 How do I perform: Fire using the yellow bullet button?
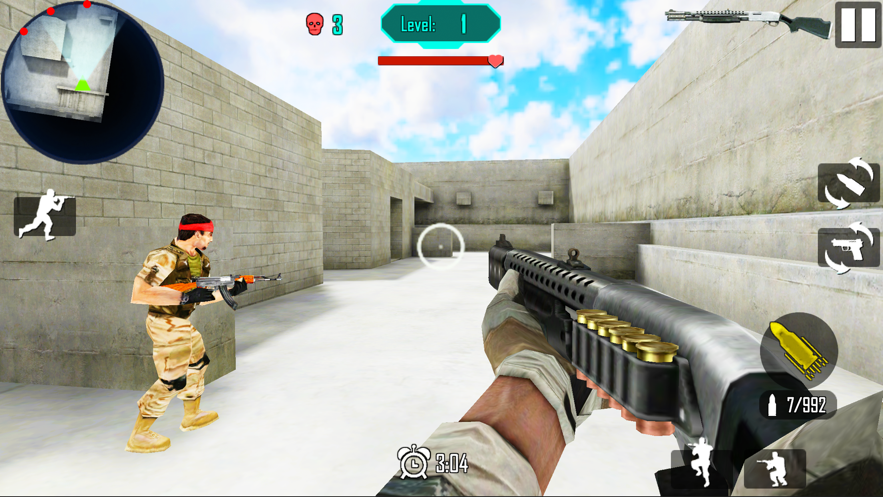[x=798, y=349]
